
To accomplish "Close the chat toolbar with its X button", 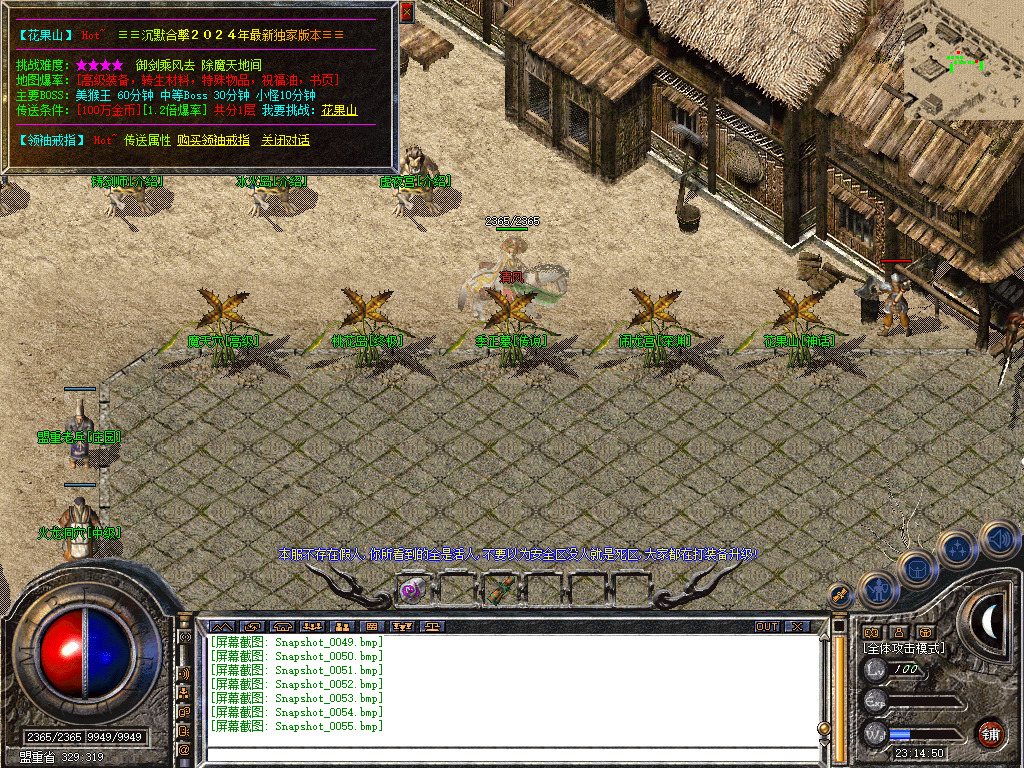I will click(797, 627).
